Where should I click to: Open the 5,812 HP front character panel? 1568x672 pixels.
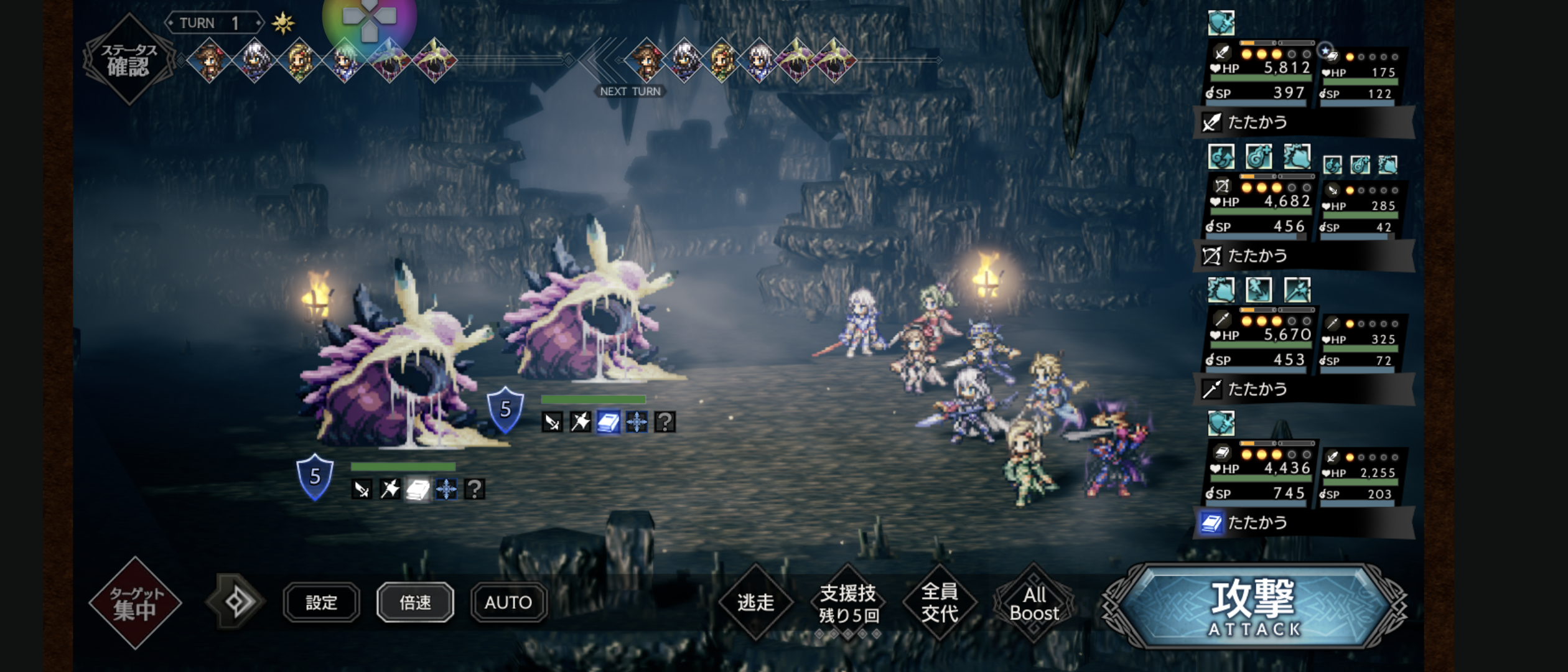coord(1260,73)
